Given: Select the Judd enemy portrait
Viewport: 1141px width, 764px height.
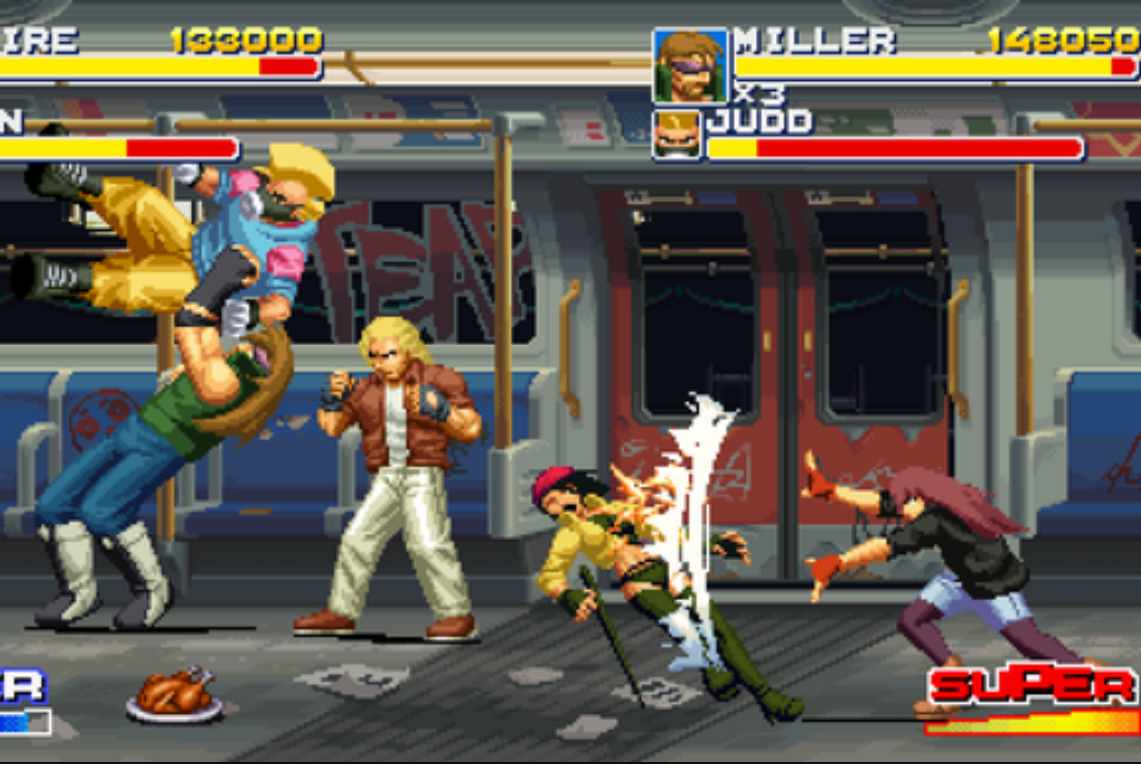Looking at the screenshot, I should pos(678,135).
